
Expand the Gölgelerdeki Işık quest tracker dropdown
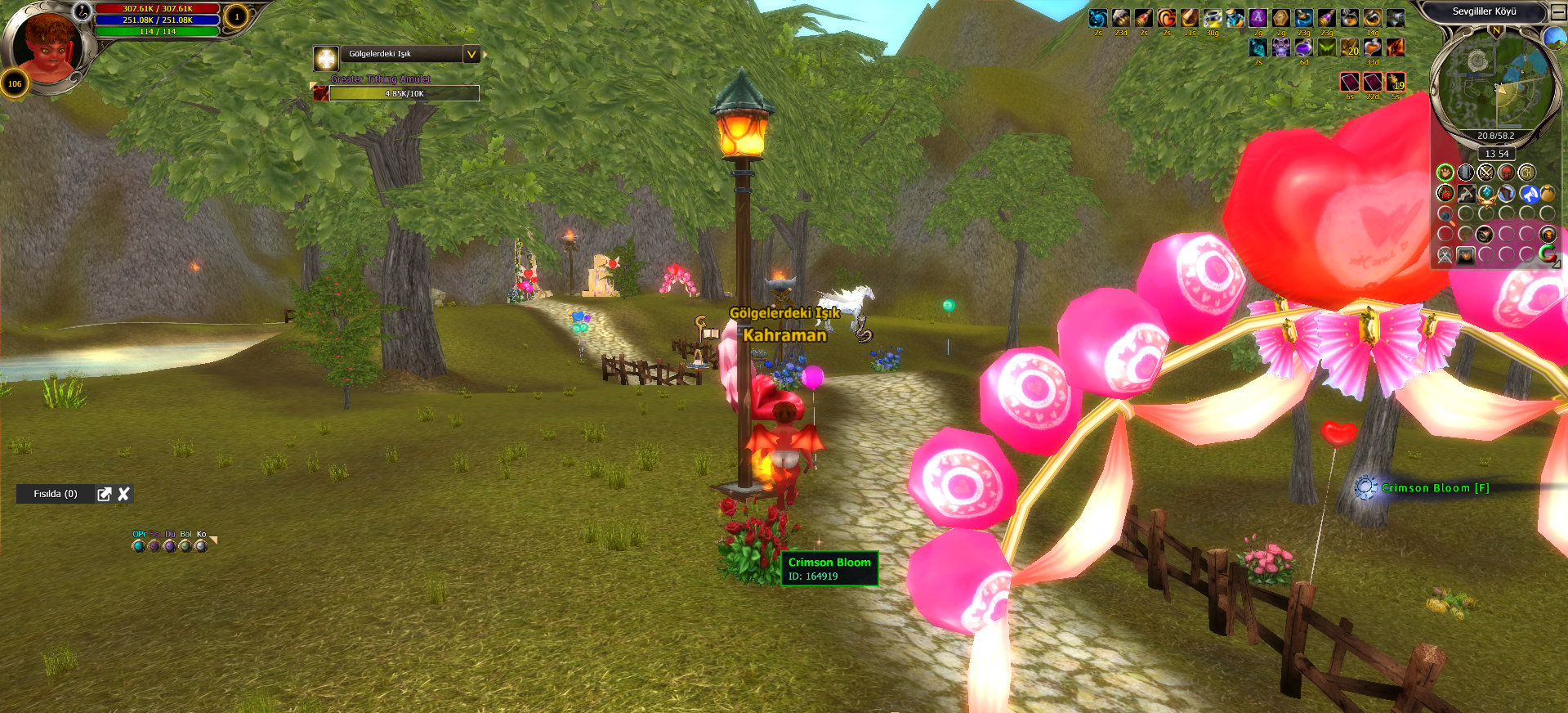click(471, 55)
